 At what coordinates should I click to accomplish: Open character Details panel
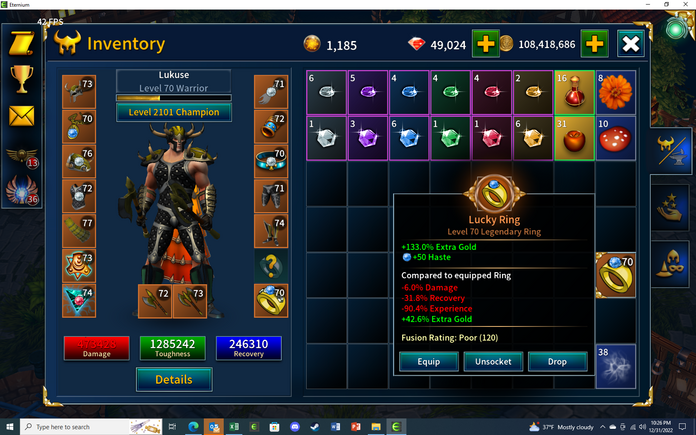[174, 379]
